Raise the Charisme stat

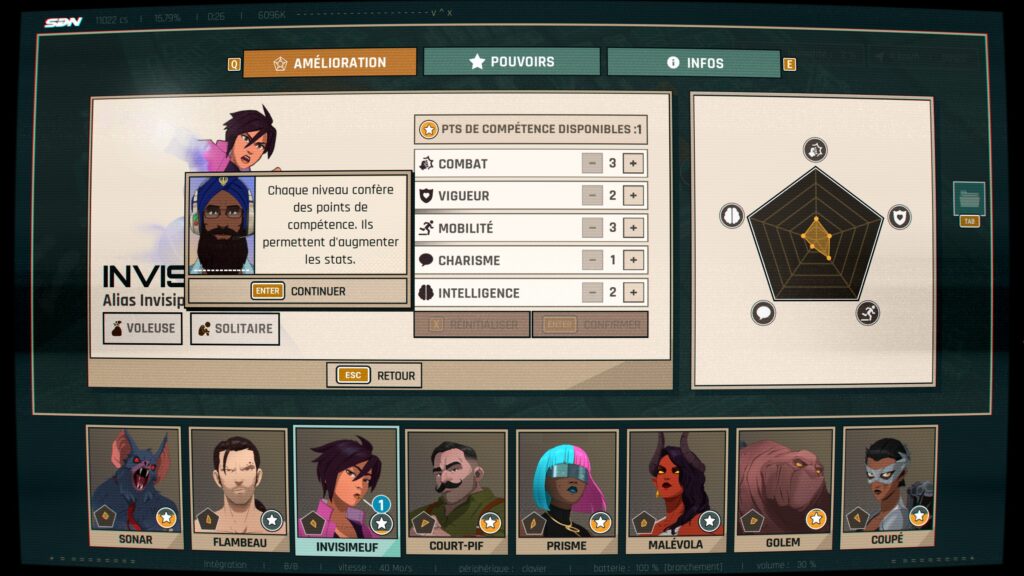[633, 260]
